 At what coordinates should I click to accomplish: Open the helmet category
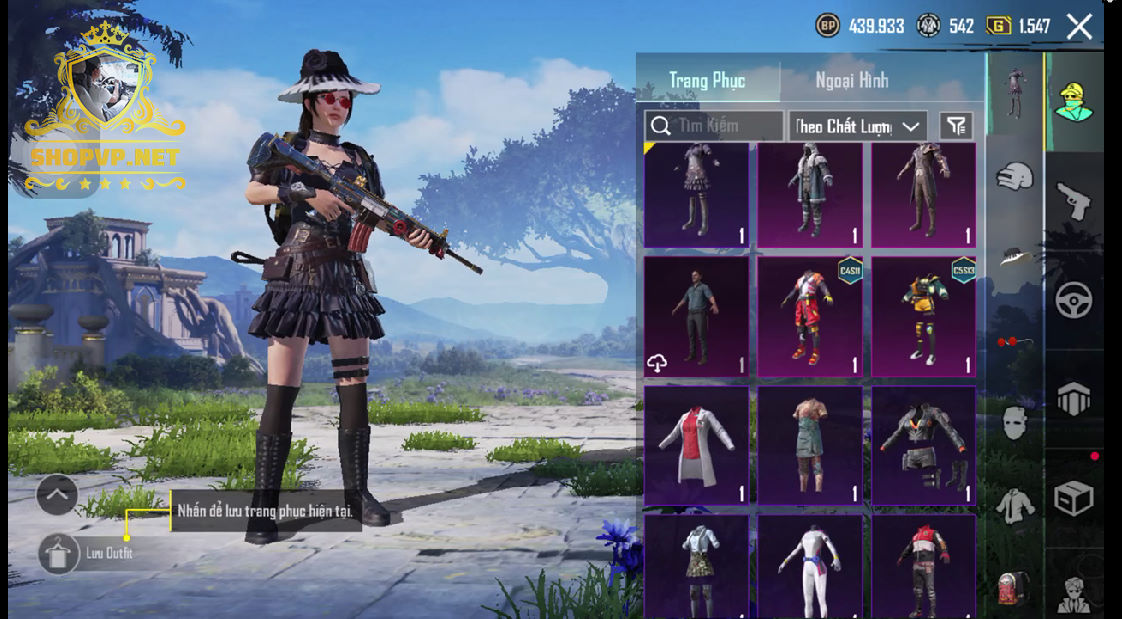(x=1015, y=177)
